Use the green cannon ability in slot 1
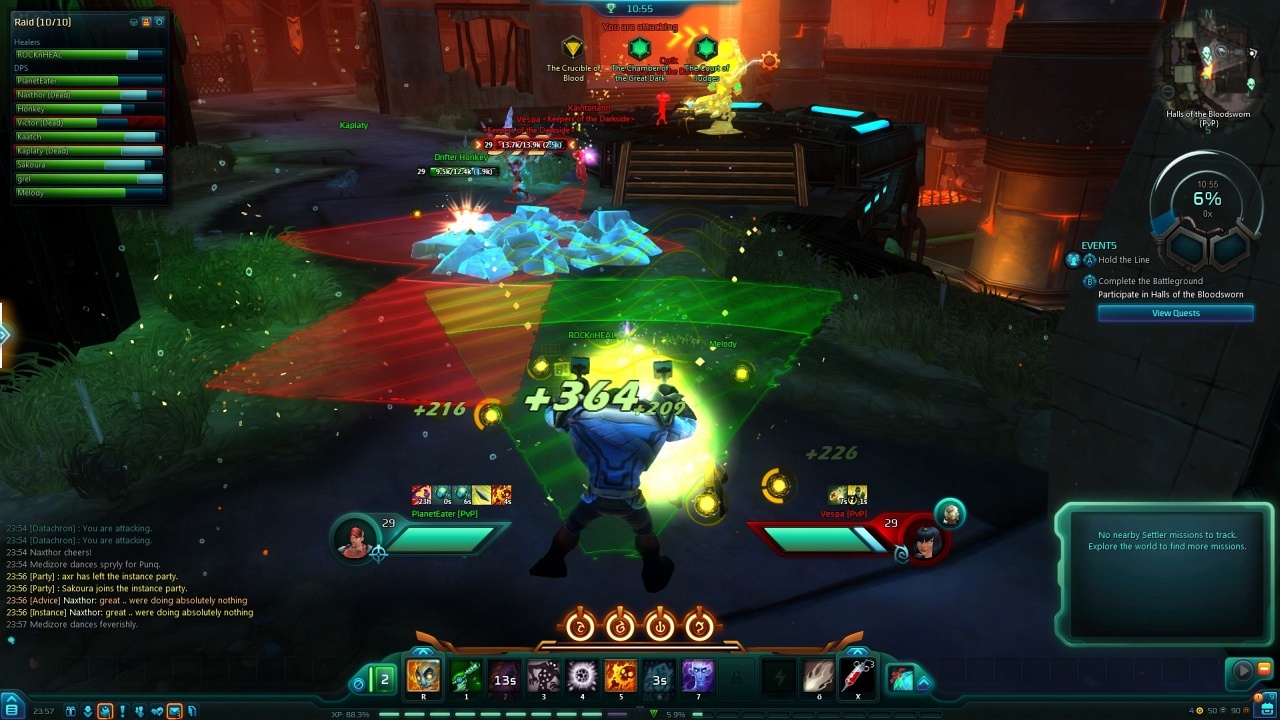This screenshot has width=1280, height=720. click(x=465, y=677)
